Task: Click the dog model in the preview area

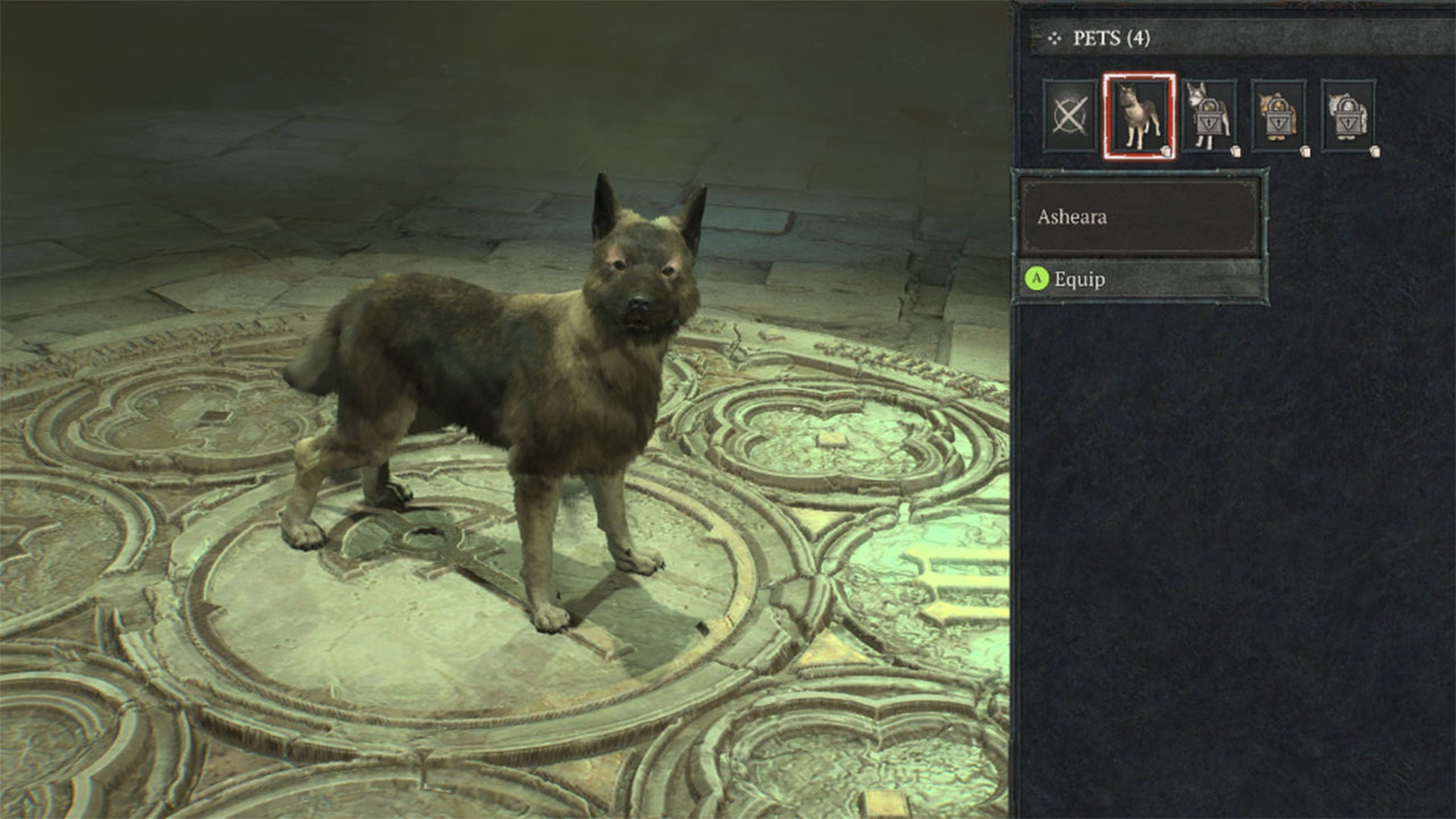Action: tap(509, 395)
